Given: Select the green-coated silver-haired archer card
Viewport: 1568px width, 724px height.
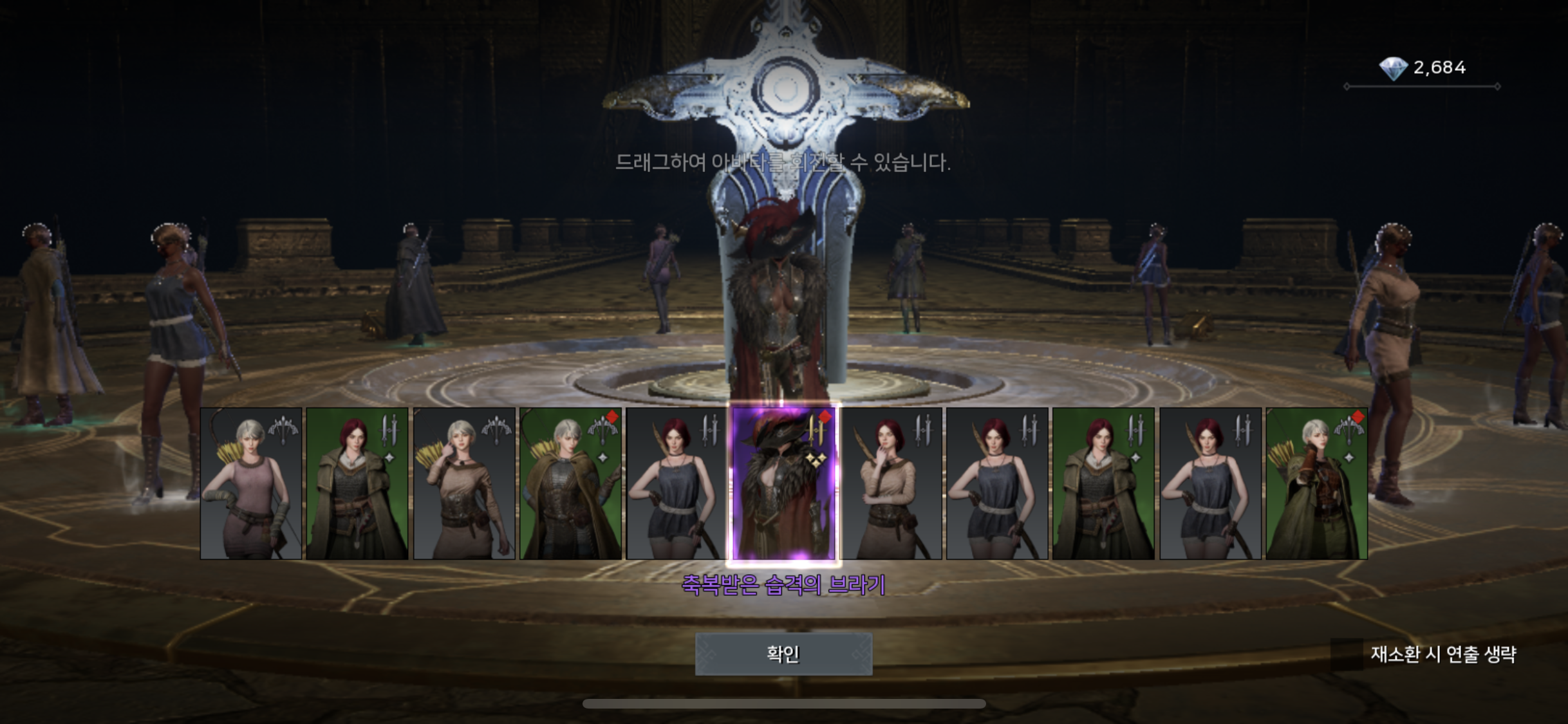Looking at the screenshot, I should click(x=1316, y=483).
